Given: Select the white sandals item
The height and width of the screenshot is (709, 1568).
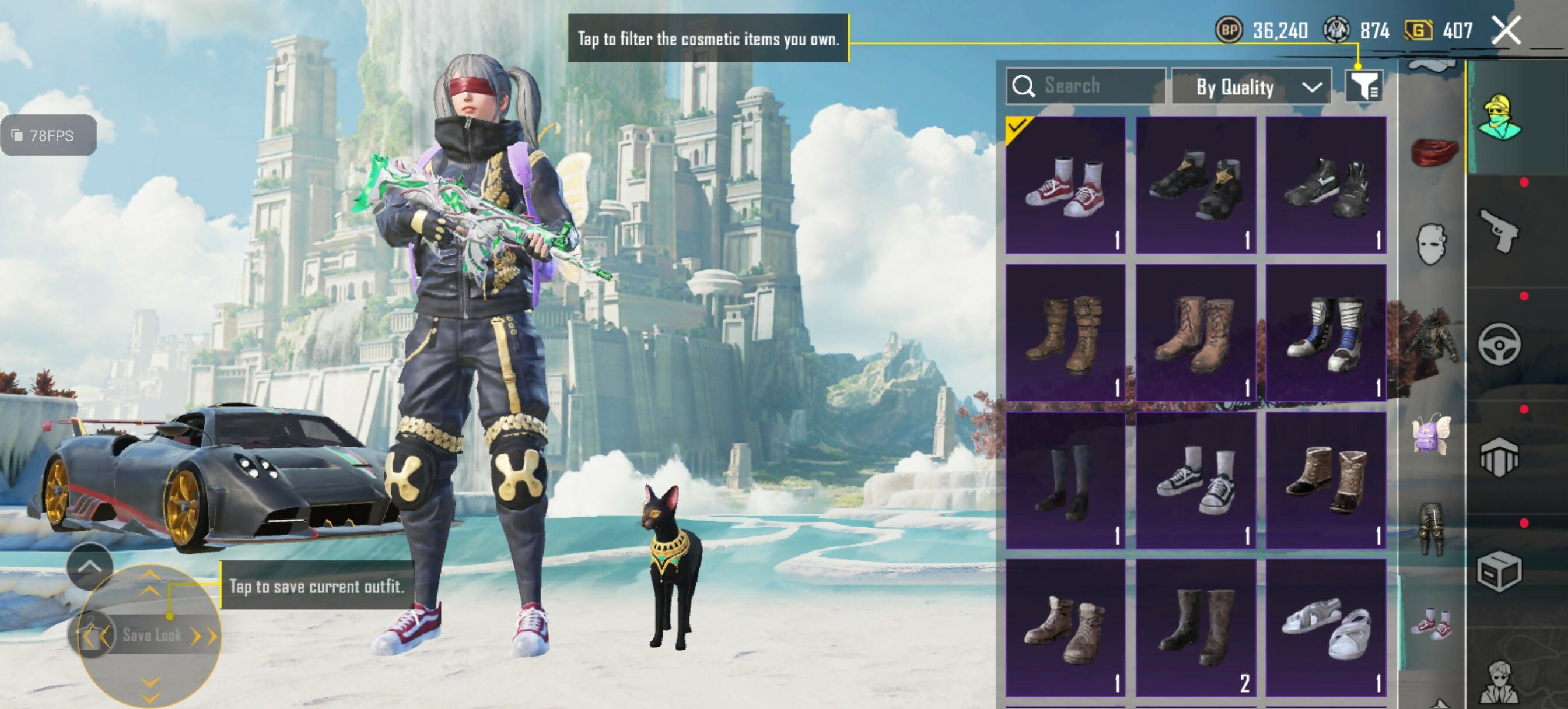Looking at the screenshot, I should click(1326, 627).
